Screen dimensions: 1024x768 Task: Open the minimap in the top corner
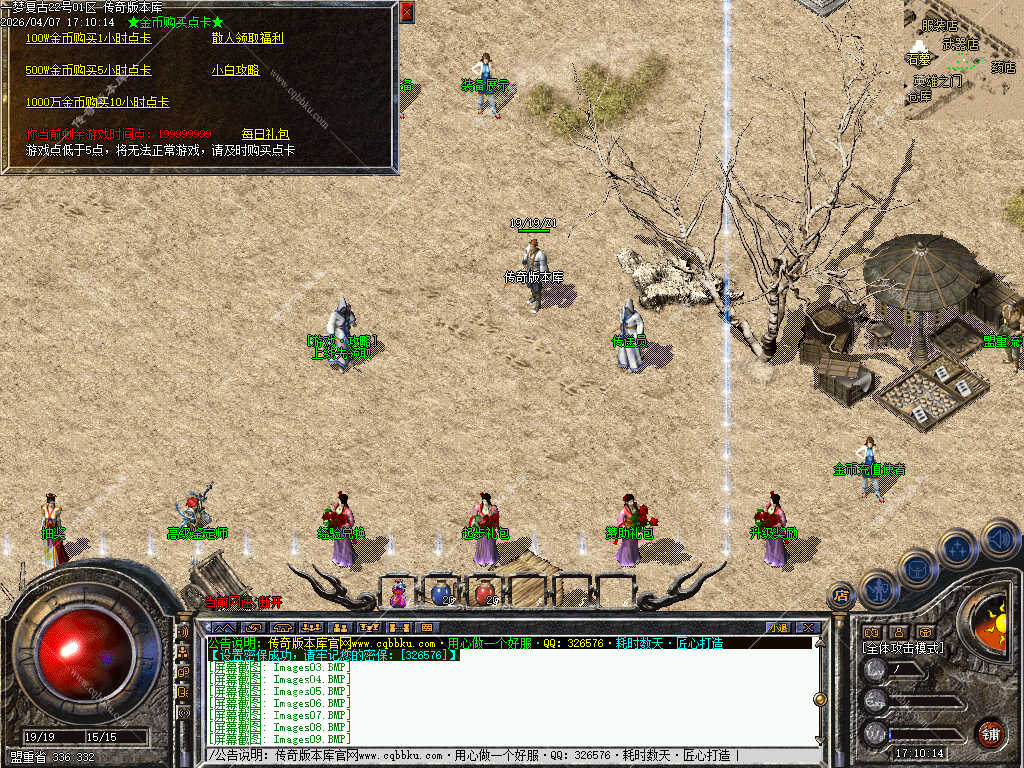point(963,60)
